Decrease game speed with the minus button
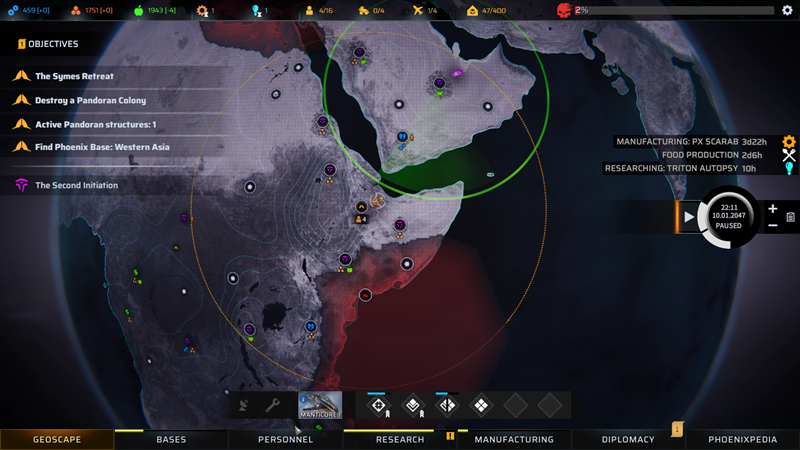Screen dimensions: 800x450 point(773,225)
